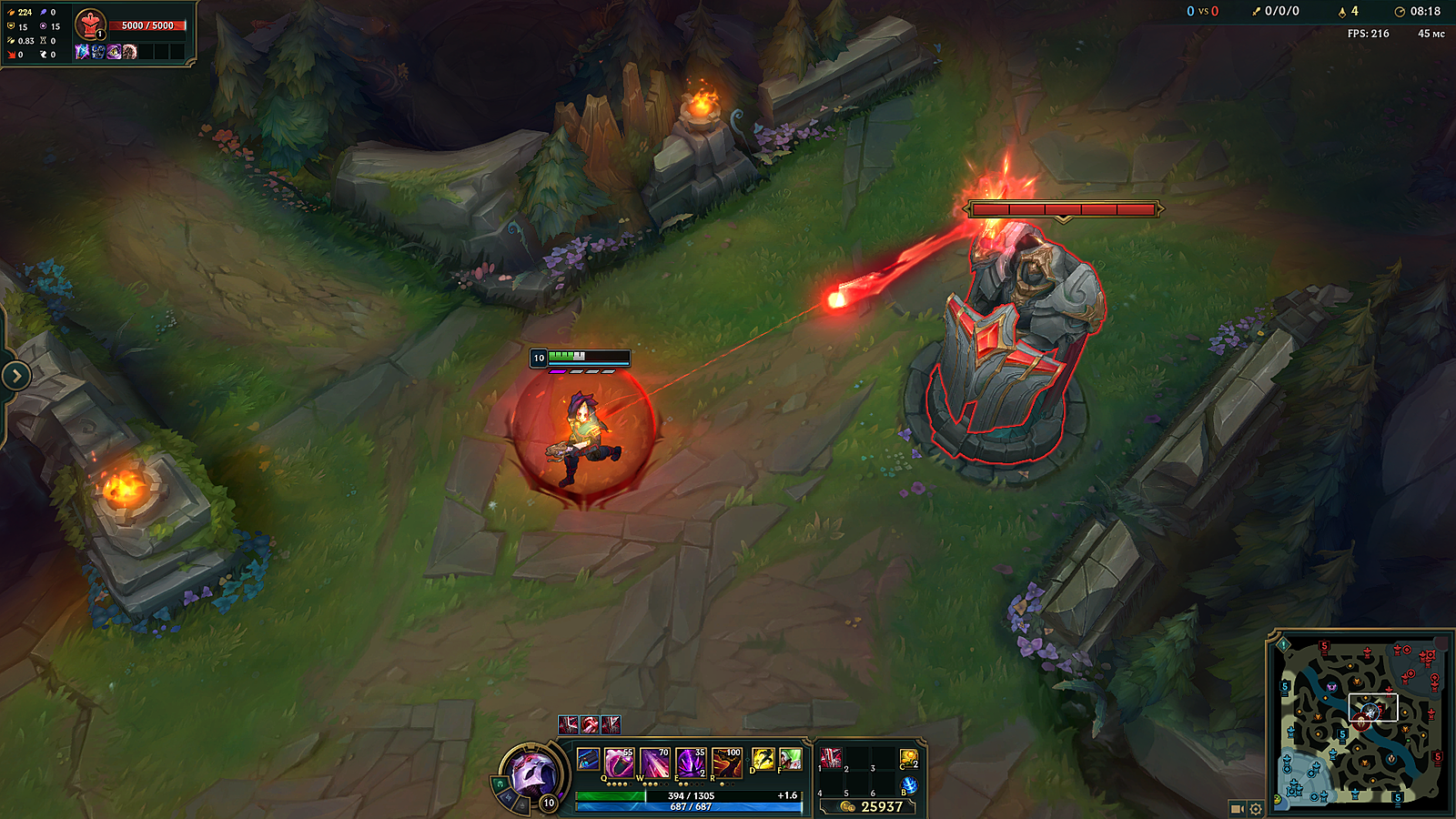Select the item in inventory slot 1
The height and width of the screenshot is (819, 1456).
pyautogui.click(x=831, y=758)
